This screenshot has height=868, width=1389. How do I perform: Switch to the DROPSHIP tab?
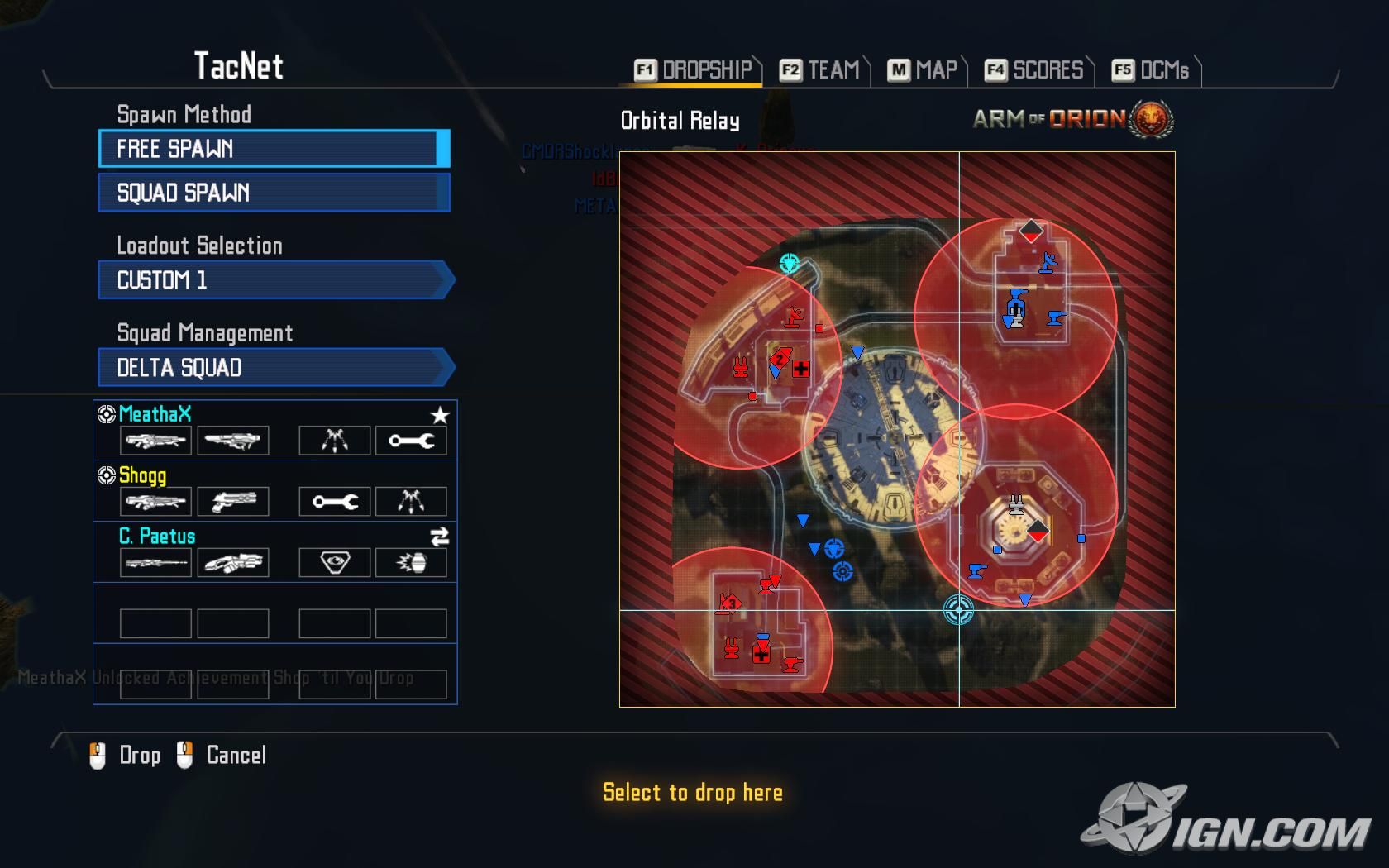(x=693, y=70)
